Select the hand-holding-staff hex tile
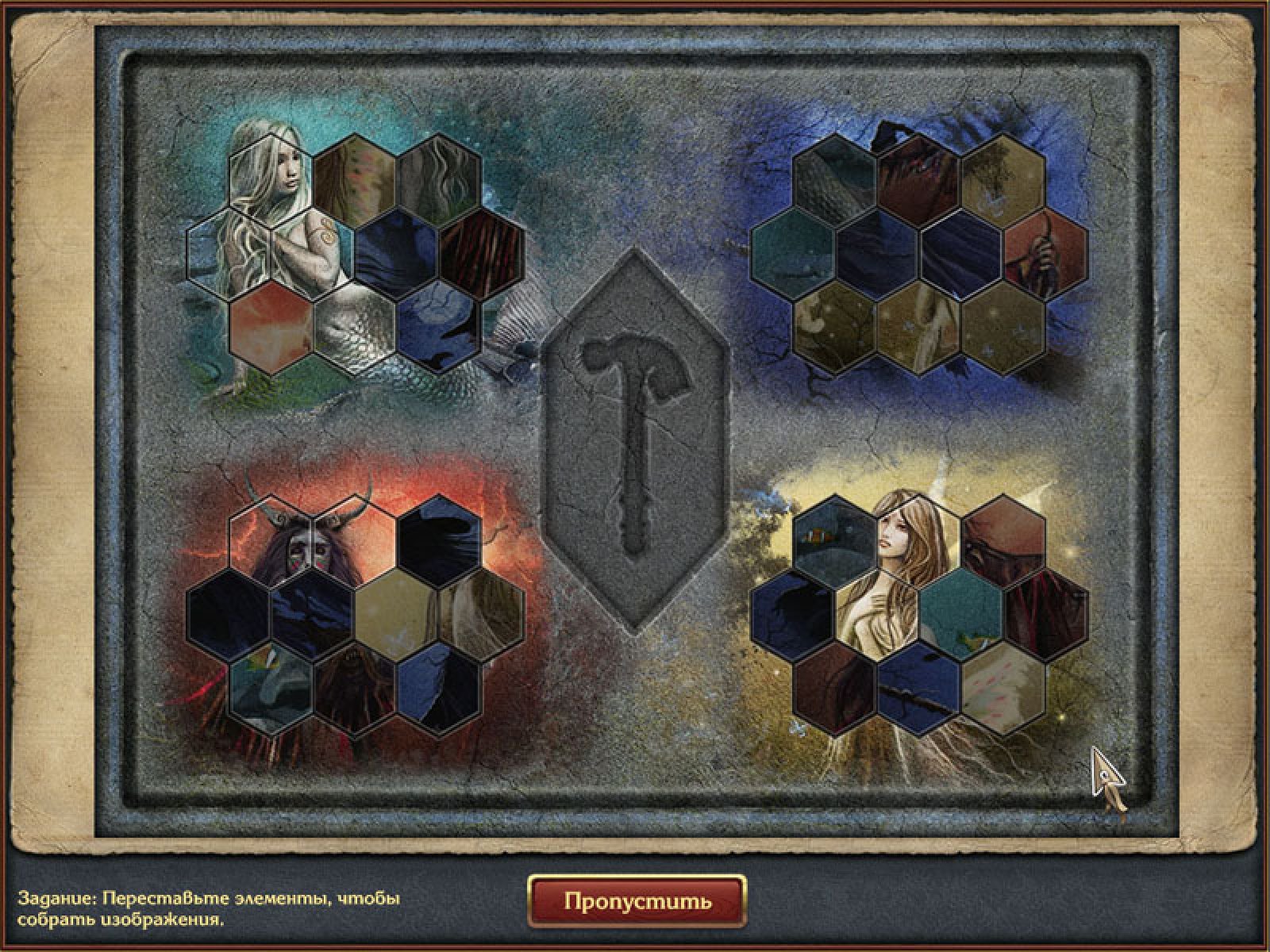The height and width of the screenshot is (952, 1270). [x=1045, y=251]
